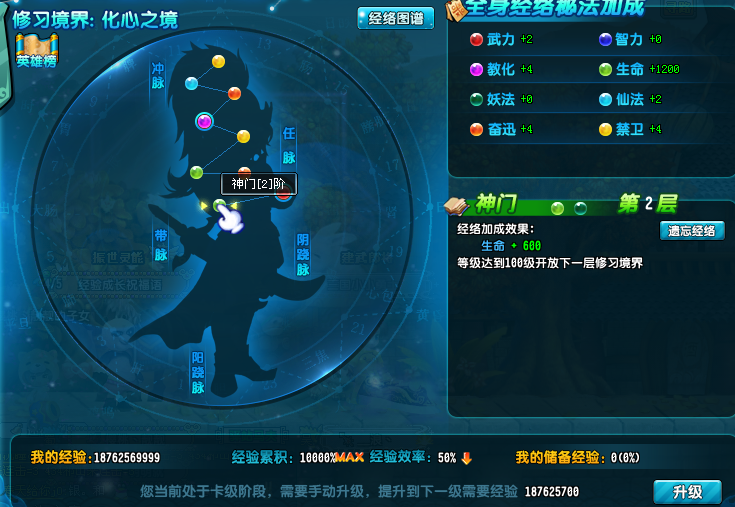Viewport: 735px width, 507px height.
Task: Choose the 阳跷脉 meridian
Action: (198, 372)
